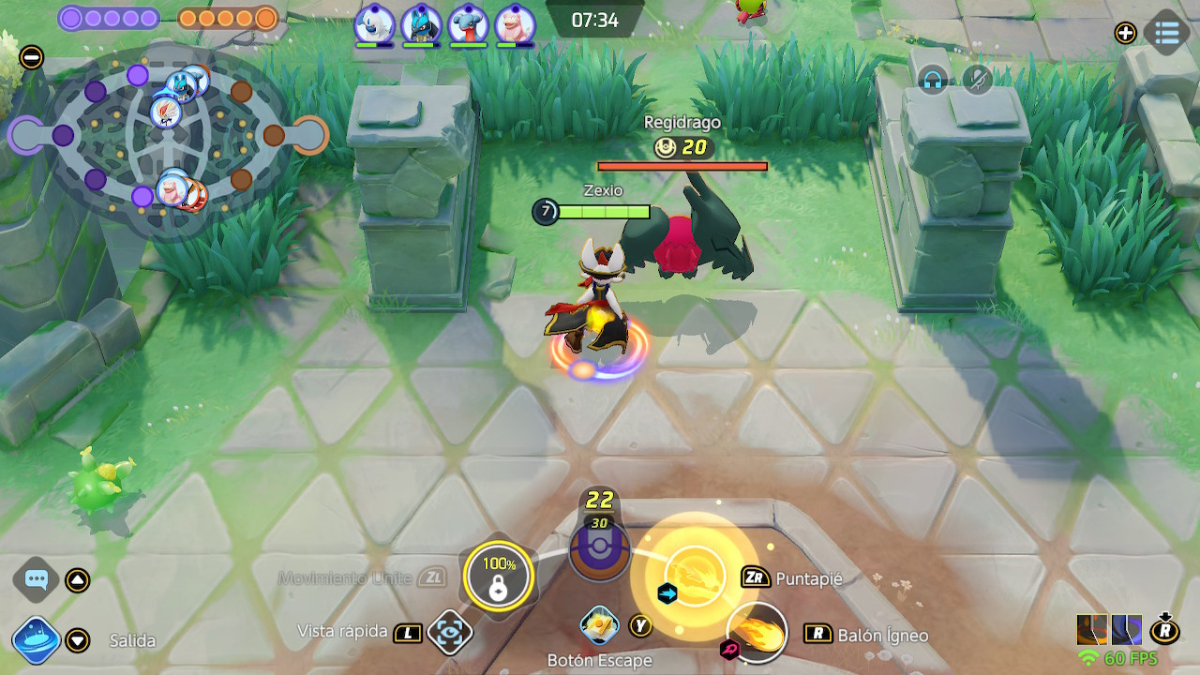
Task: Open the list menu icon
Action: pyautogui.click(x=1166, y=32)
